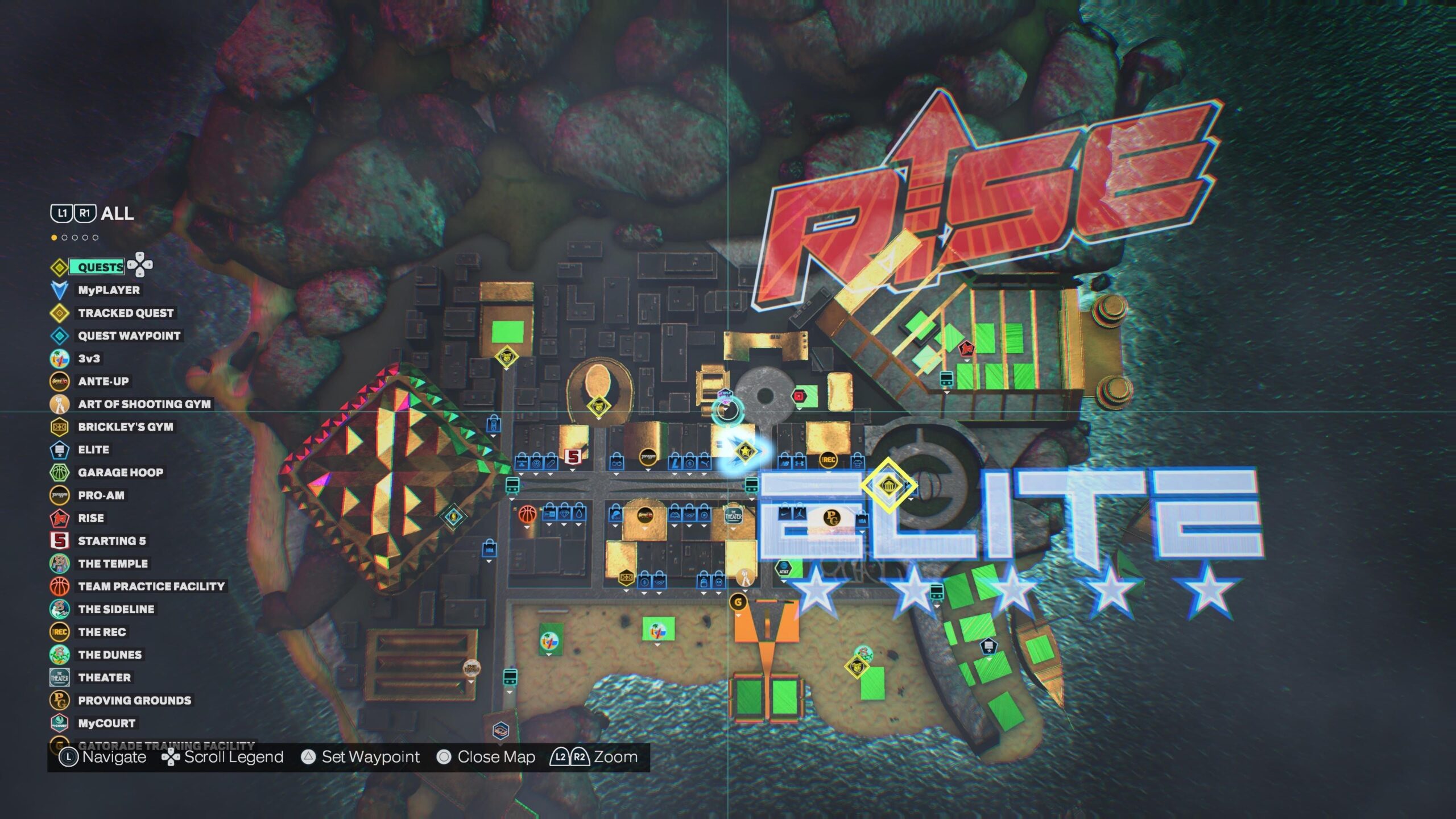Screen dimensions: 1456x819
Task: Choose PROVING GROUNDS legend entry
Action: (134, 700)
